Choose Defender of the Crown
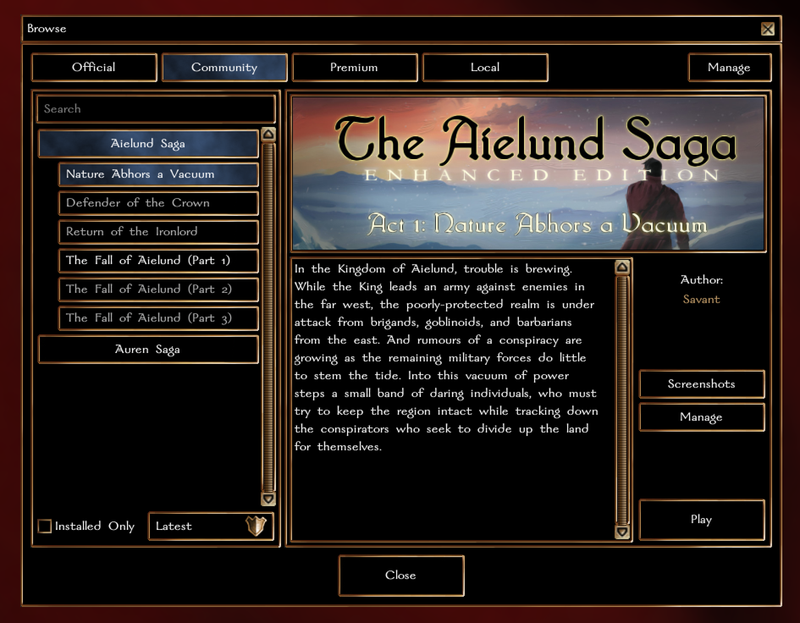800x623 pixels. (158, 203)
